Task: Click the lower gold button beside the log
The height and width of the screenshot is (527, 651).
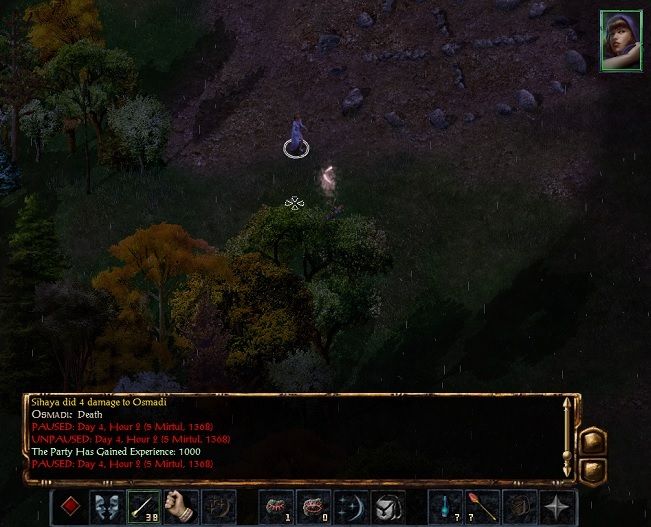Action: coord(594,468)
